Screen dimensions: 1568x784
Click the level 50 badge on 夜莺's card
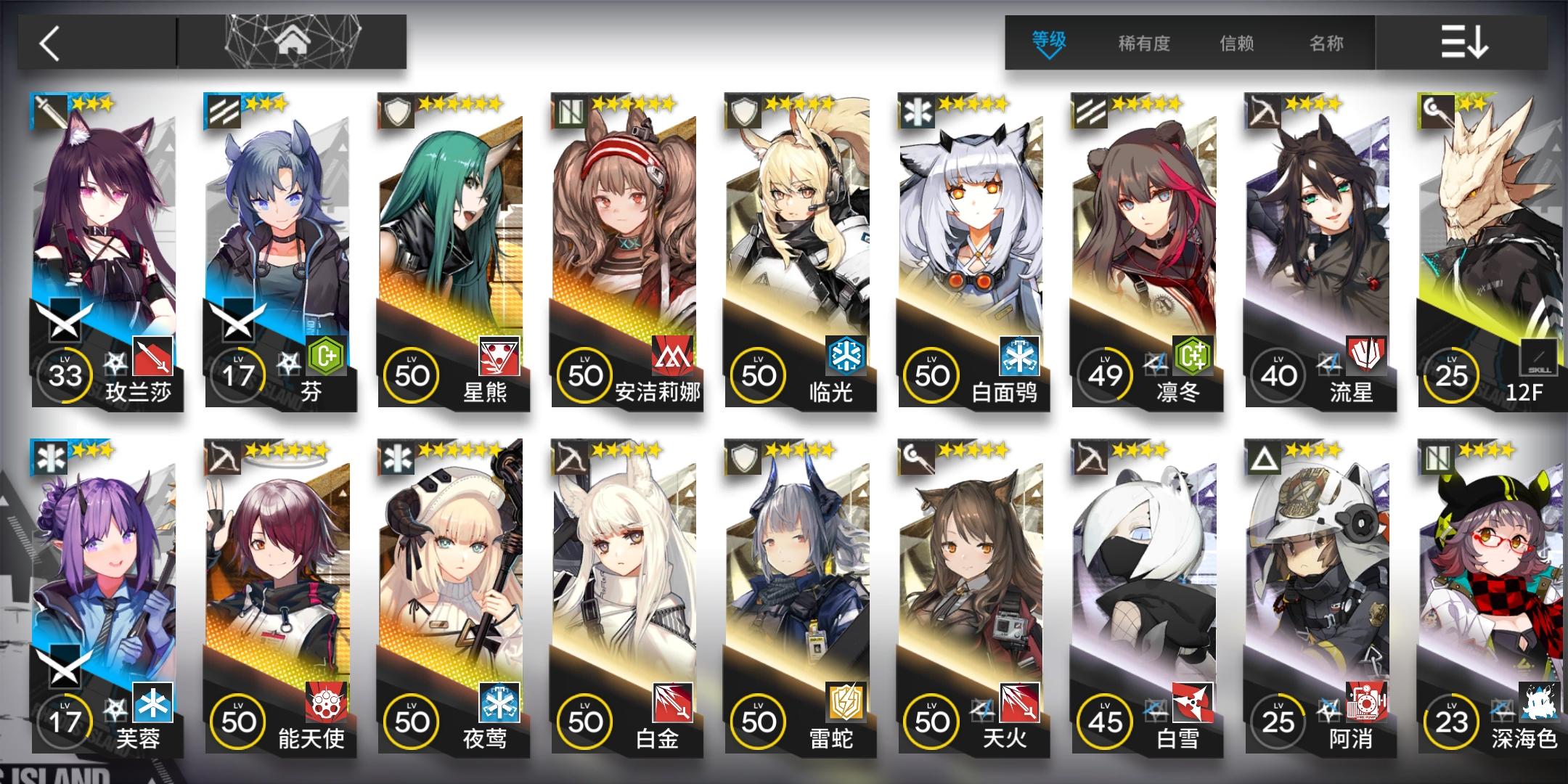(x=414, y=722)
